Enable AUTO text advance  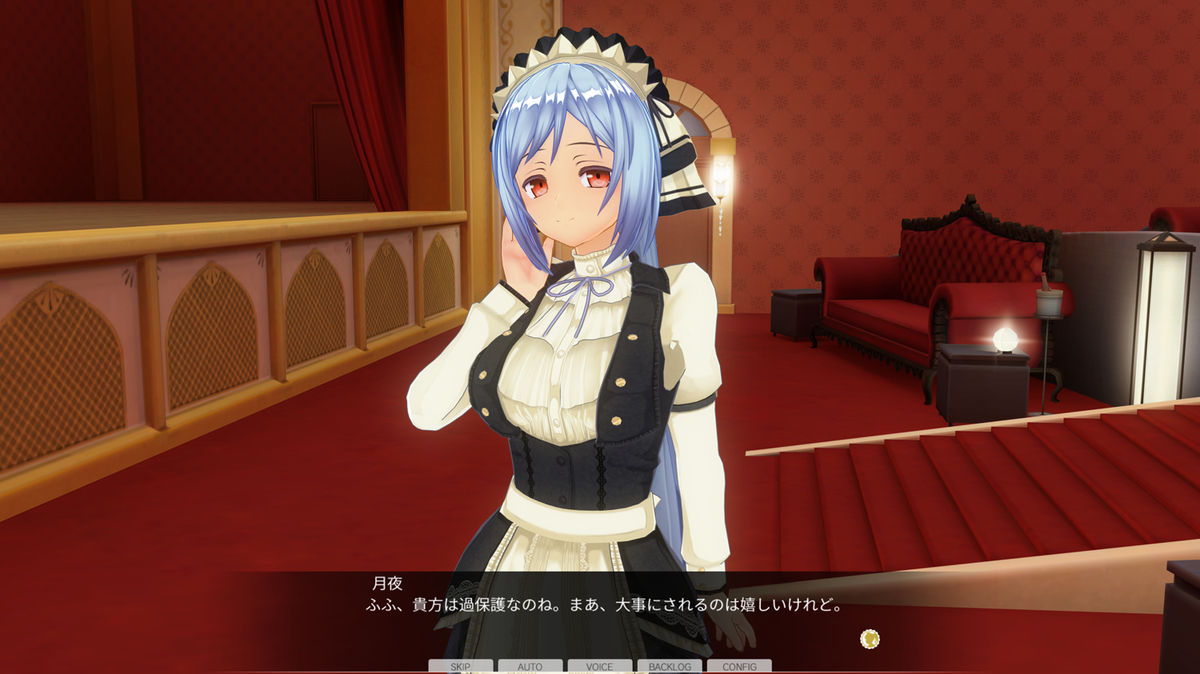pos(530,666)
